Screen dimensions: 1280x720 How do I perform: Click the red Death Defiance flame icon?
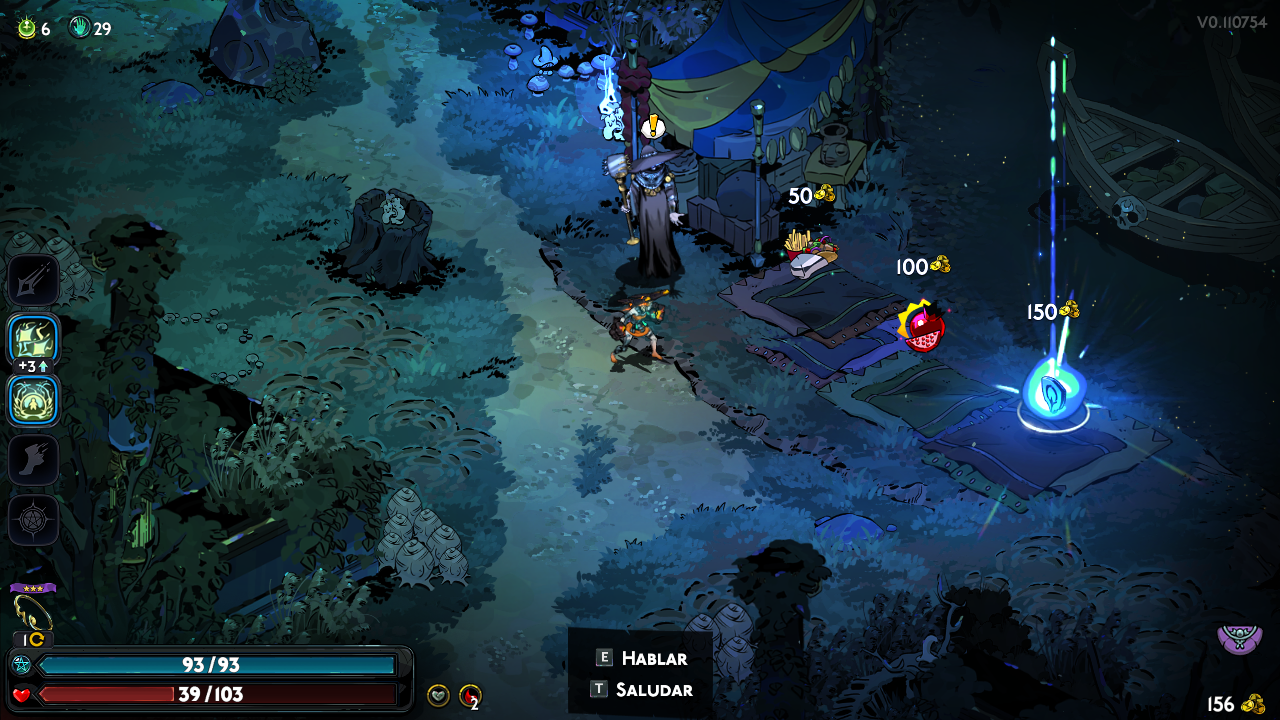click(469, 695)
